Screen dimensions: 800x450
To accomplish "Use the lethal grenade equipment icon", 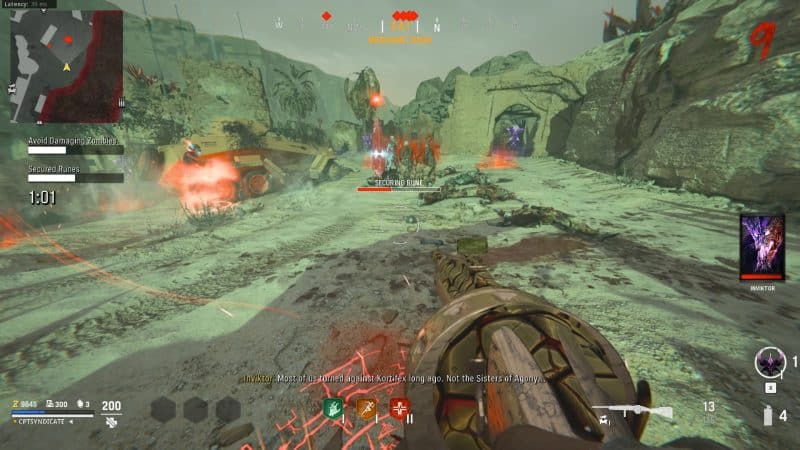I will (x=769, y=416).
